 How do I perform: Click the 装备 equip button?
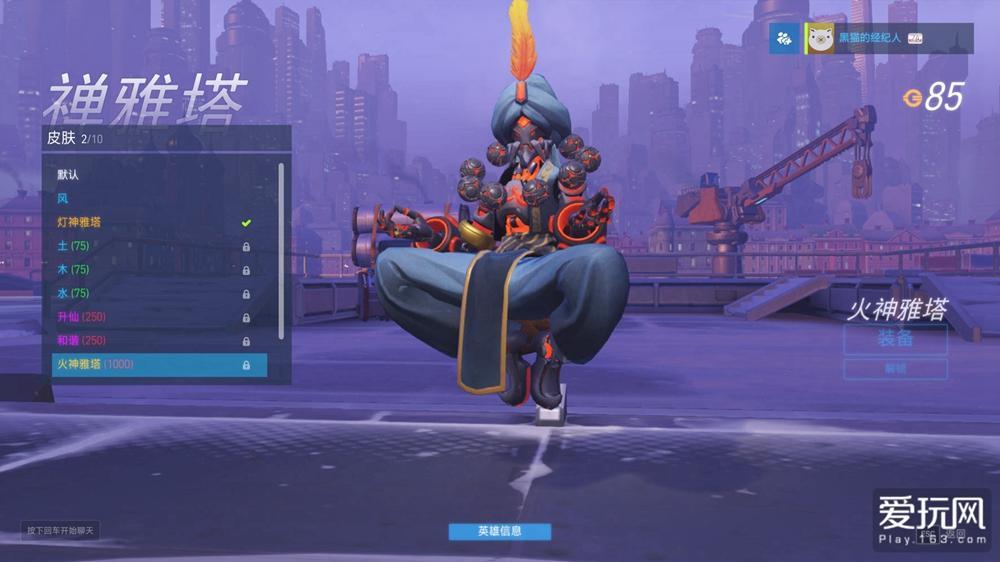(x=895, y=339)
